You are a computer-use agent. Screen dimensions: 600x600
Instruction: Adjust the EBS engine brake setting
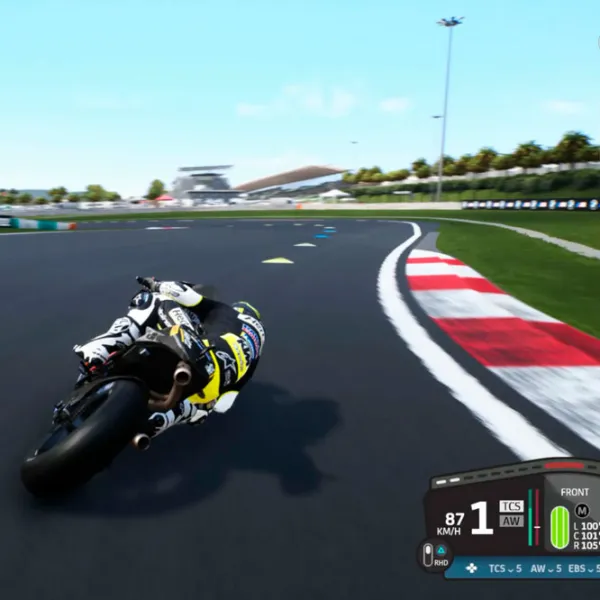(583, 568)
